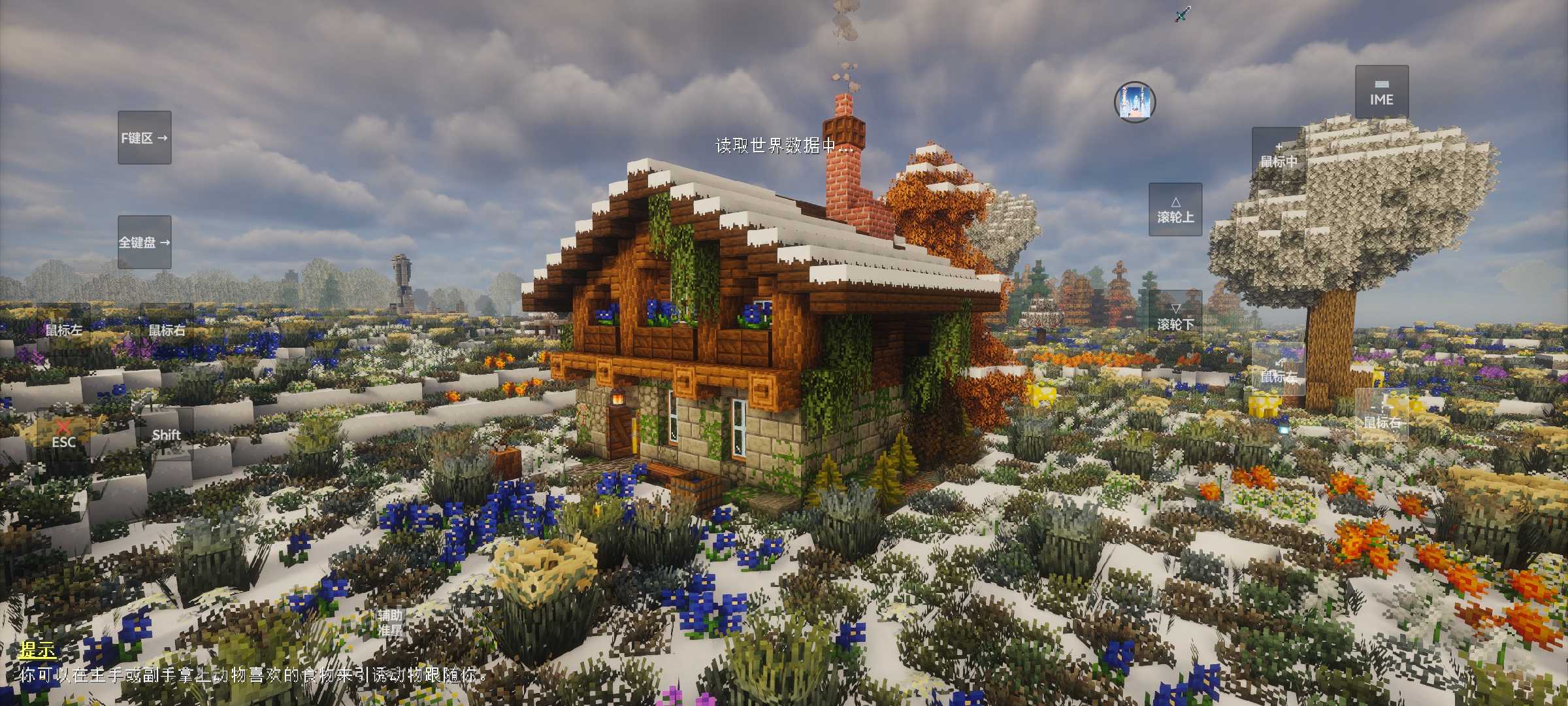Tap the 滚轮上 scroll-up button
The height and width of the screenshot is (706, 1568).
pos(1175,210)
